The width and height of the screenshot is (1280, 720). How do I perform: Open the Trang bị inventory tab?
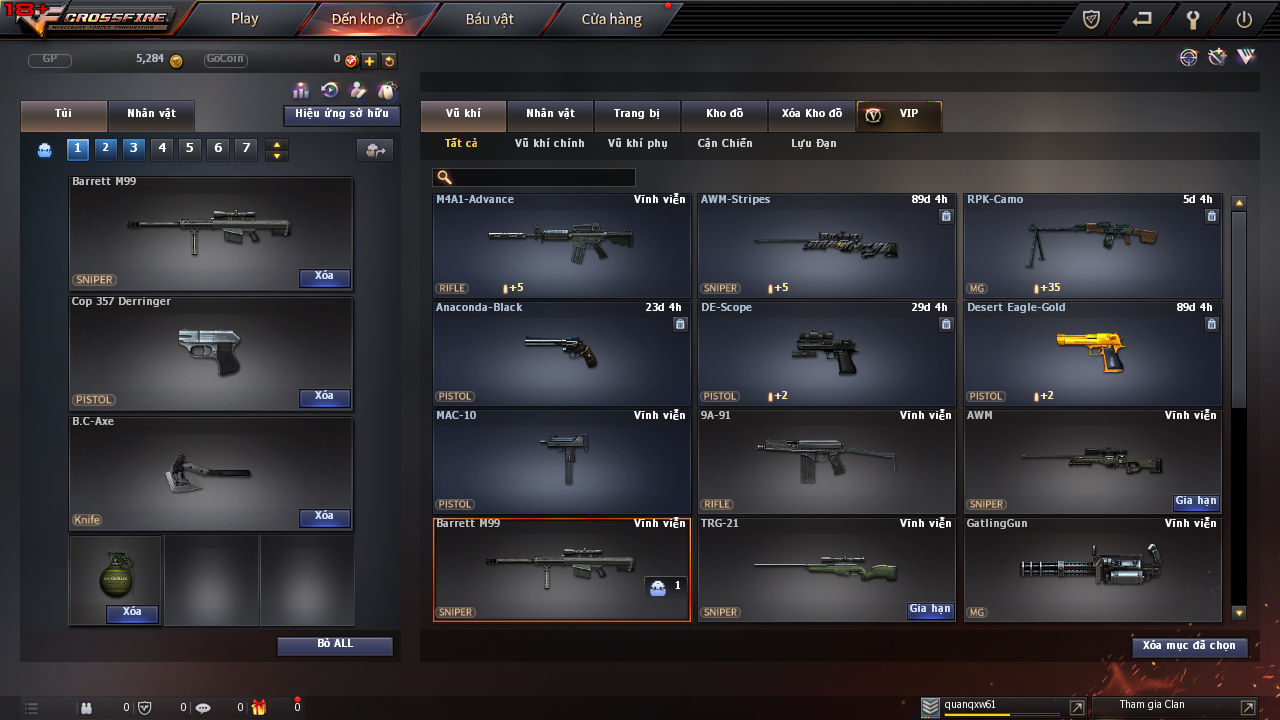click(636, 115)
